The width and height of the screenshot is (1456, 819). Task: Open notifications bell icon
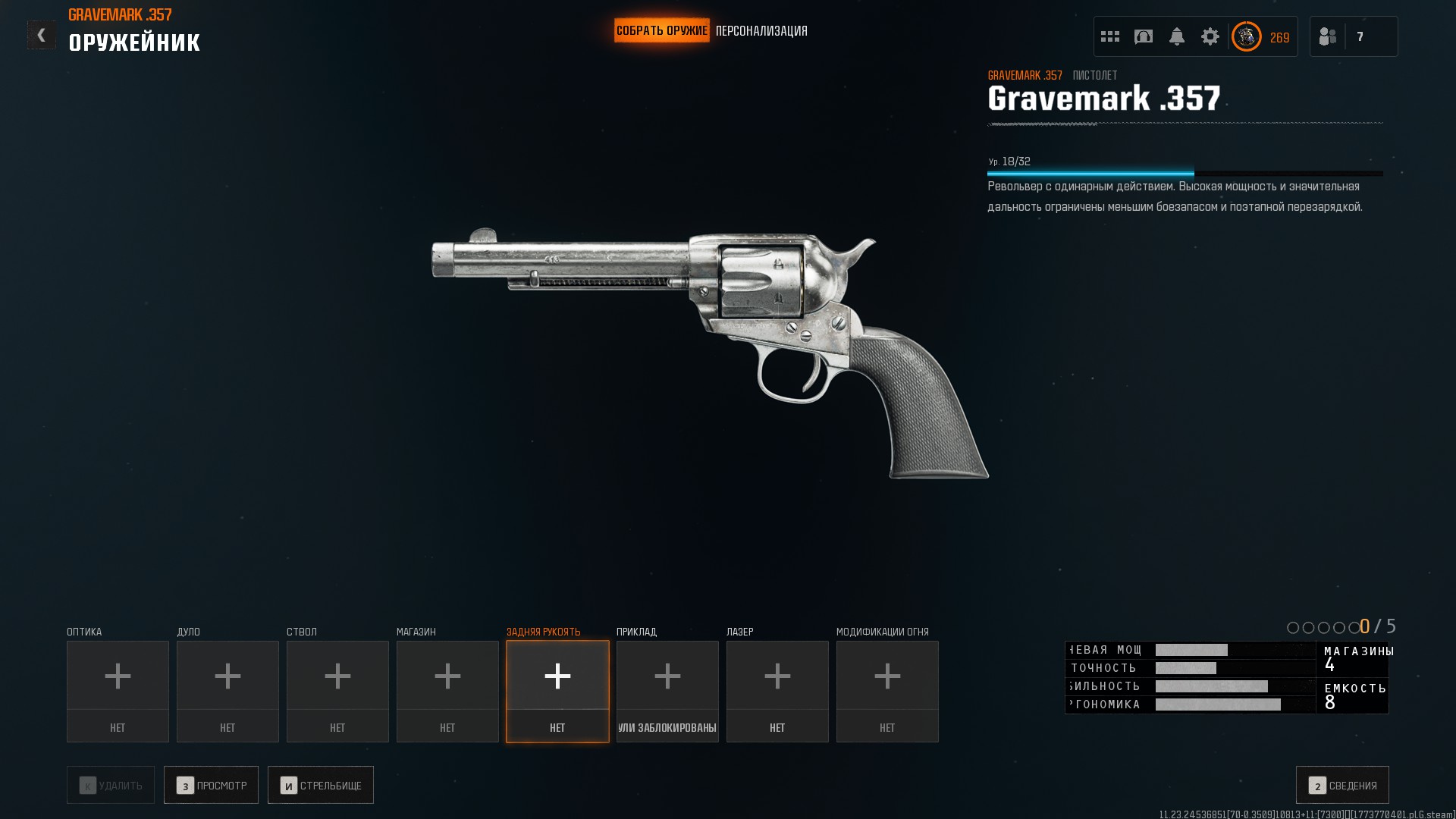[x=1177, y=36]
